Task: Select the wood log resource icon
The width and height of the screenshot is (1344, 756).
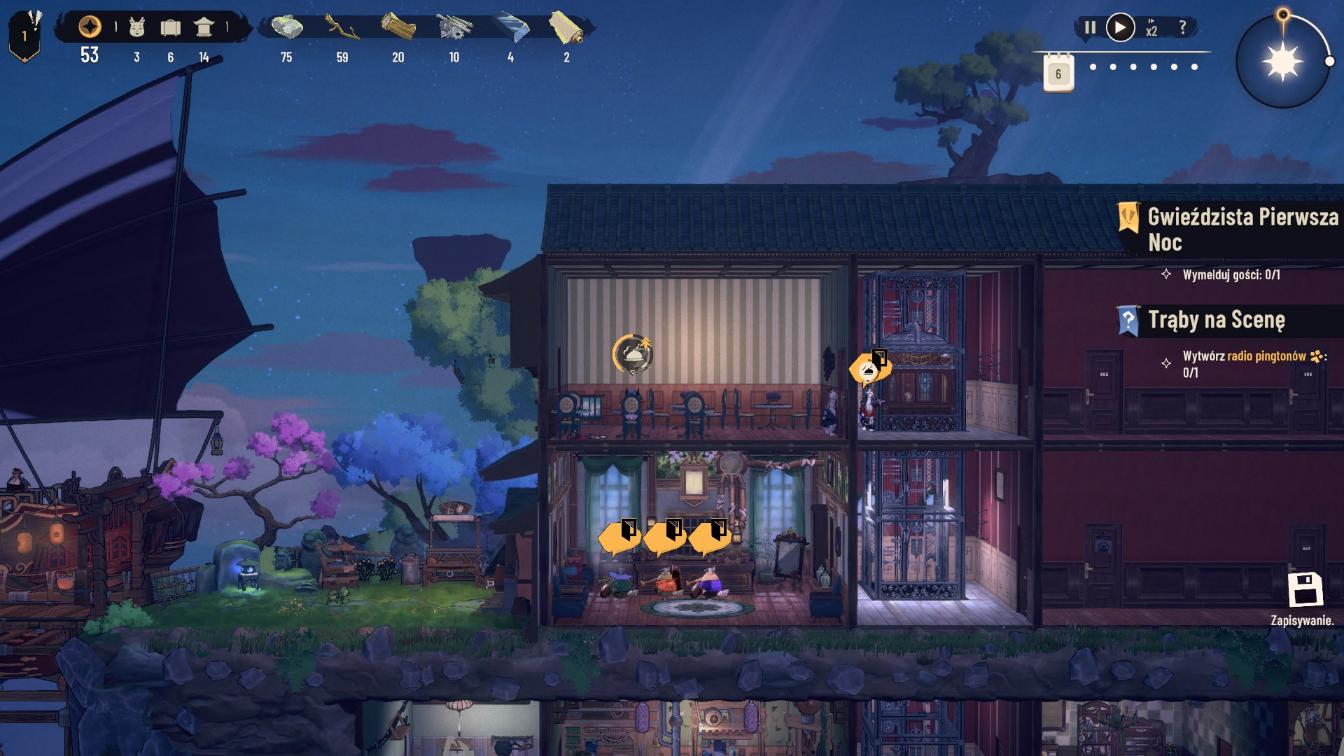Action: point(398,27)
